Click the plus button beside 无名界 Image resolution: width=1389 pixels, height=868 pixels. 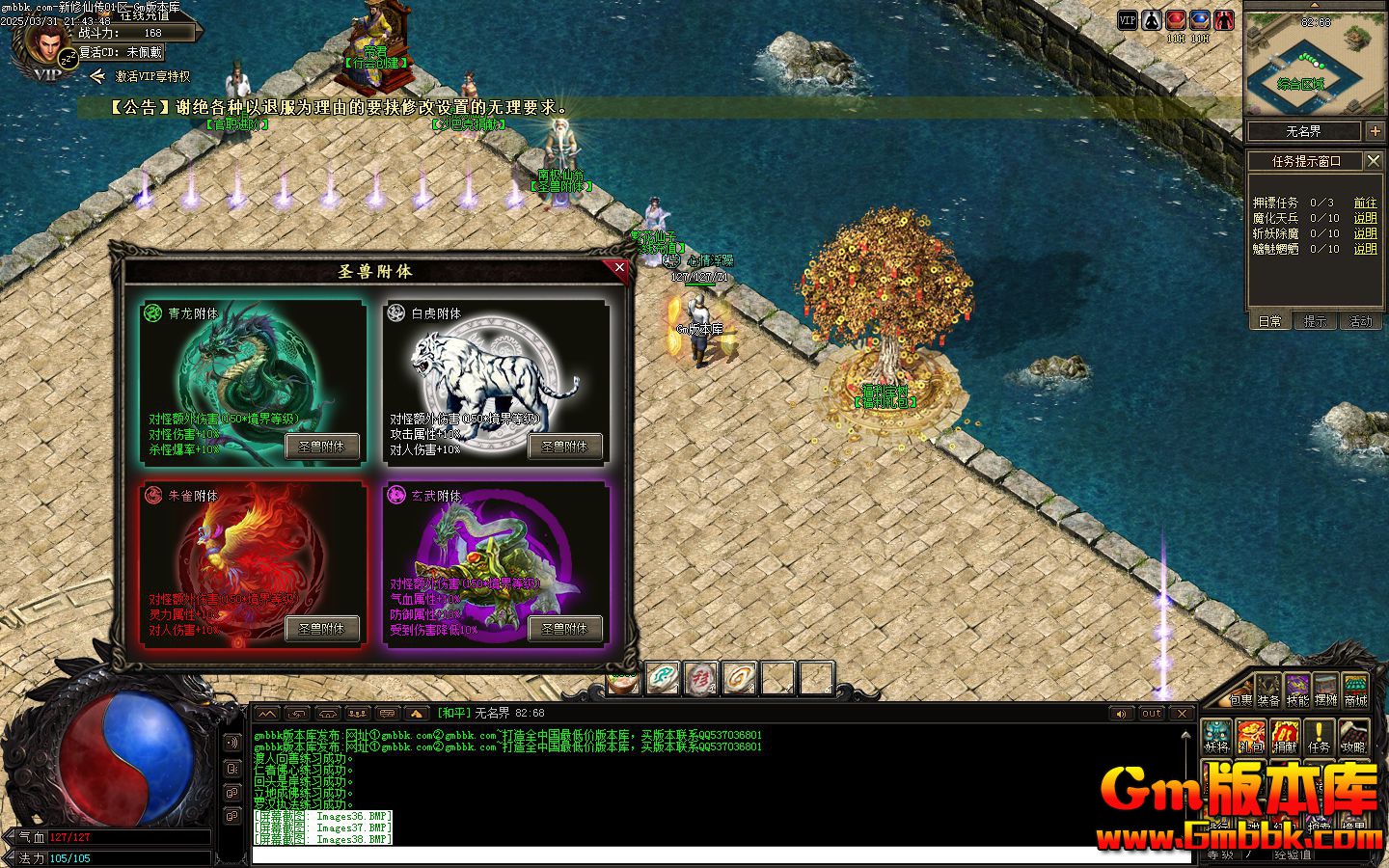click(x=1375, y=131)
